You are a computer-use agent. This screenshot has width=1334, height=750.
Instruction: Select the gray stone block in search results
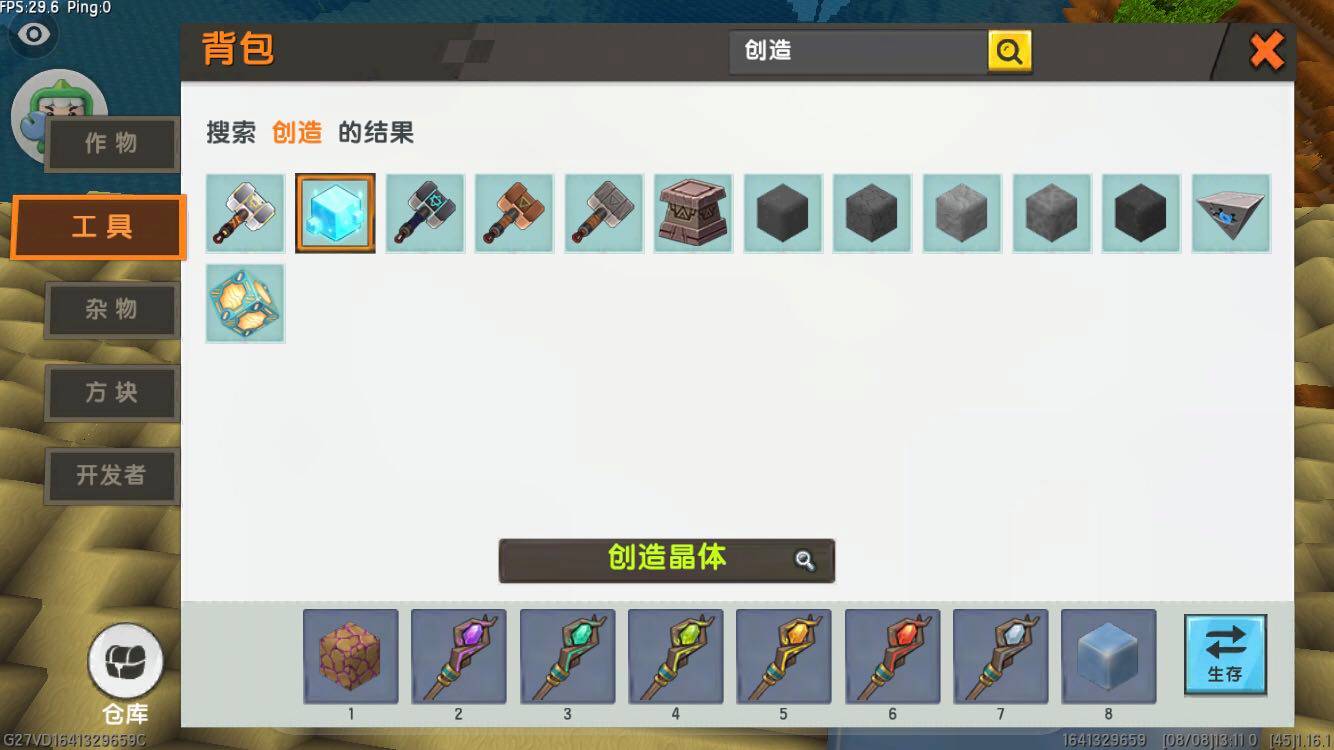click(x=962, y=213)
